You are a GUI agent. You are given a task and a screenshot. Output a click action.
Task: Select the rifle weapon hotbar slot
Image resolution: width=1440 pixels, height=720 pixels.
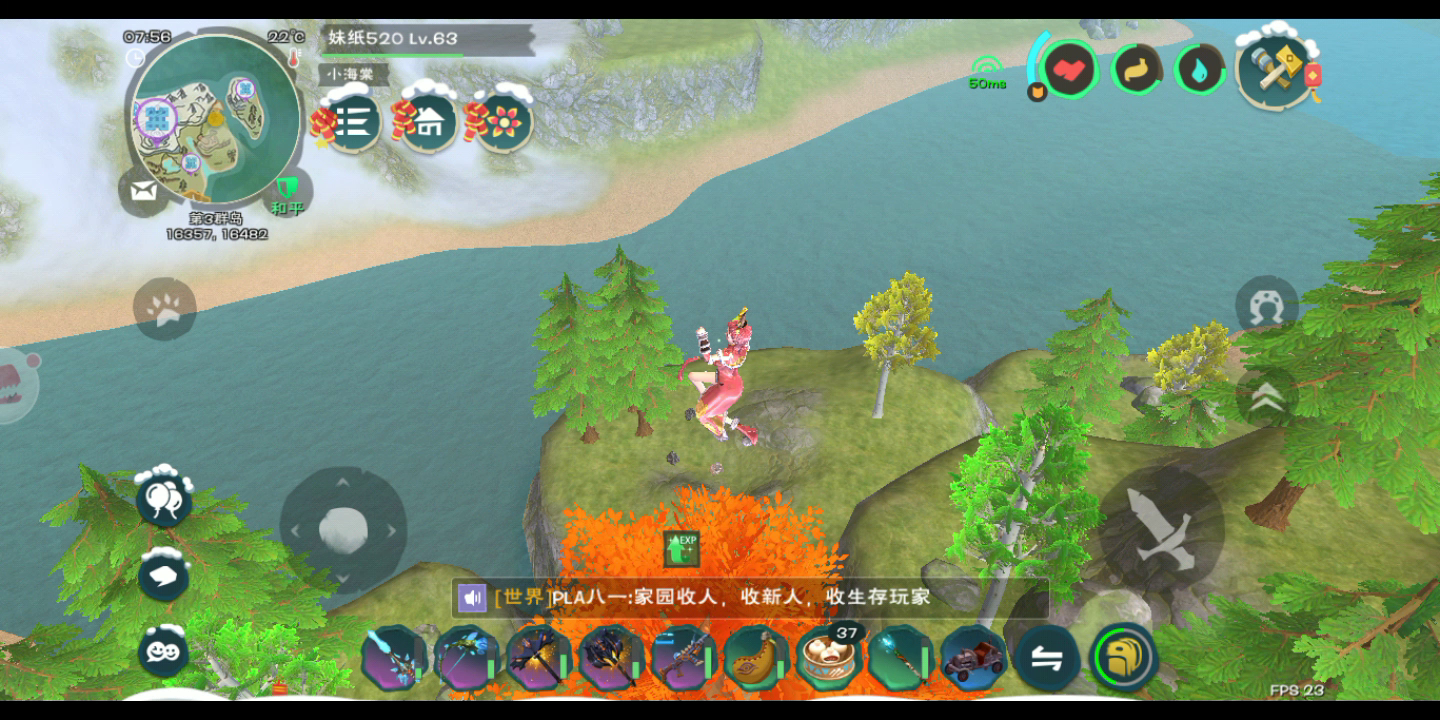tap(684, 659)
